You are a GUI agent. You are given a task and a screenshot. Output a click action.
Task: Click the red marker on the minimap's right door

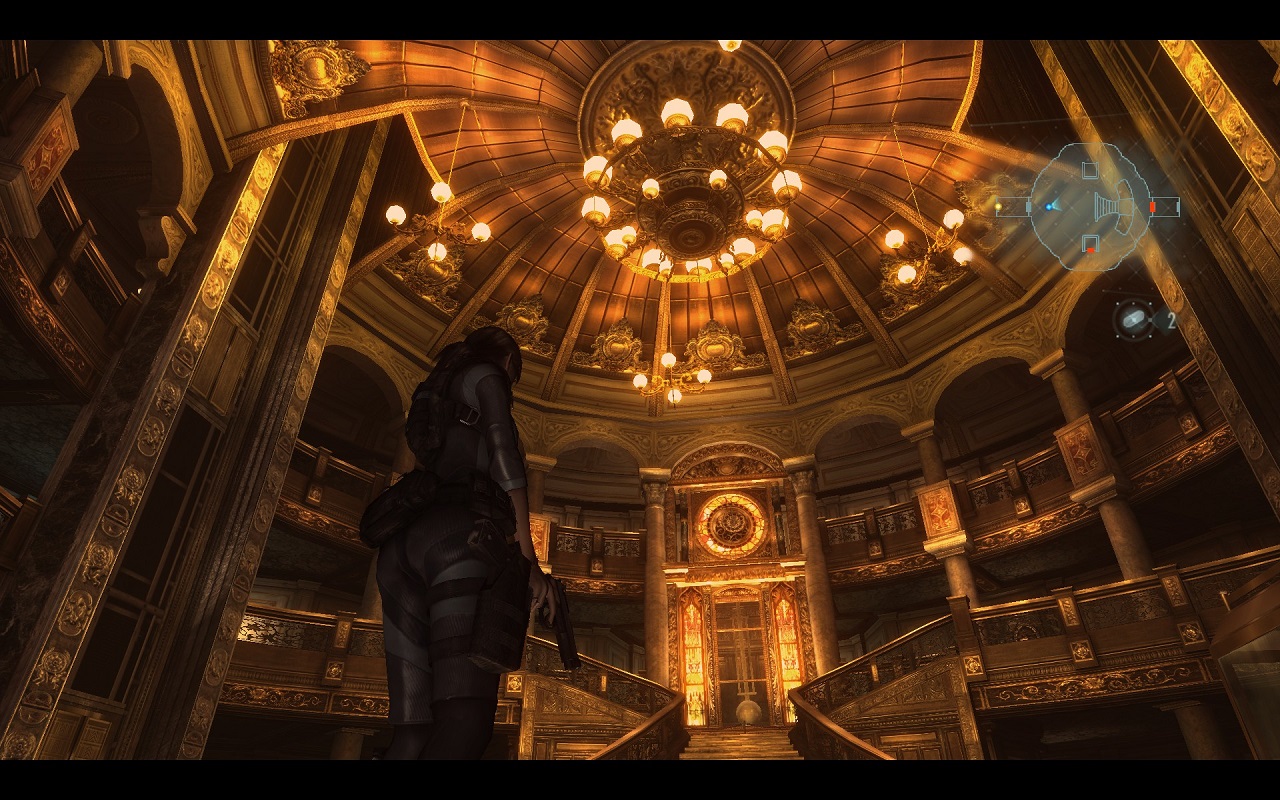tap(1152, 206)
